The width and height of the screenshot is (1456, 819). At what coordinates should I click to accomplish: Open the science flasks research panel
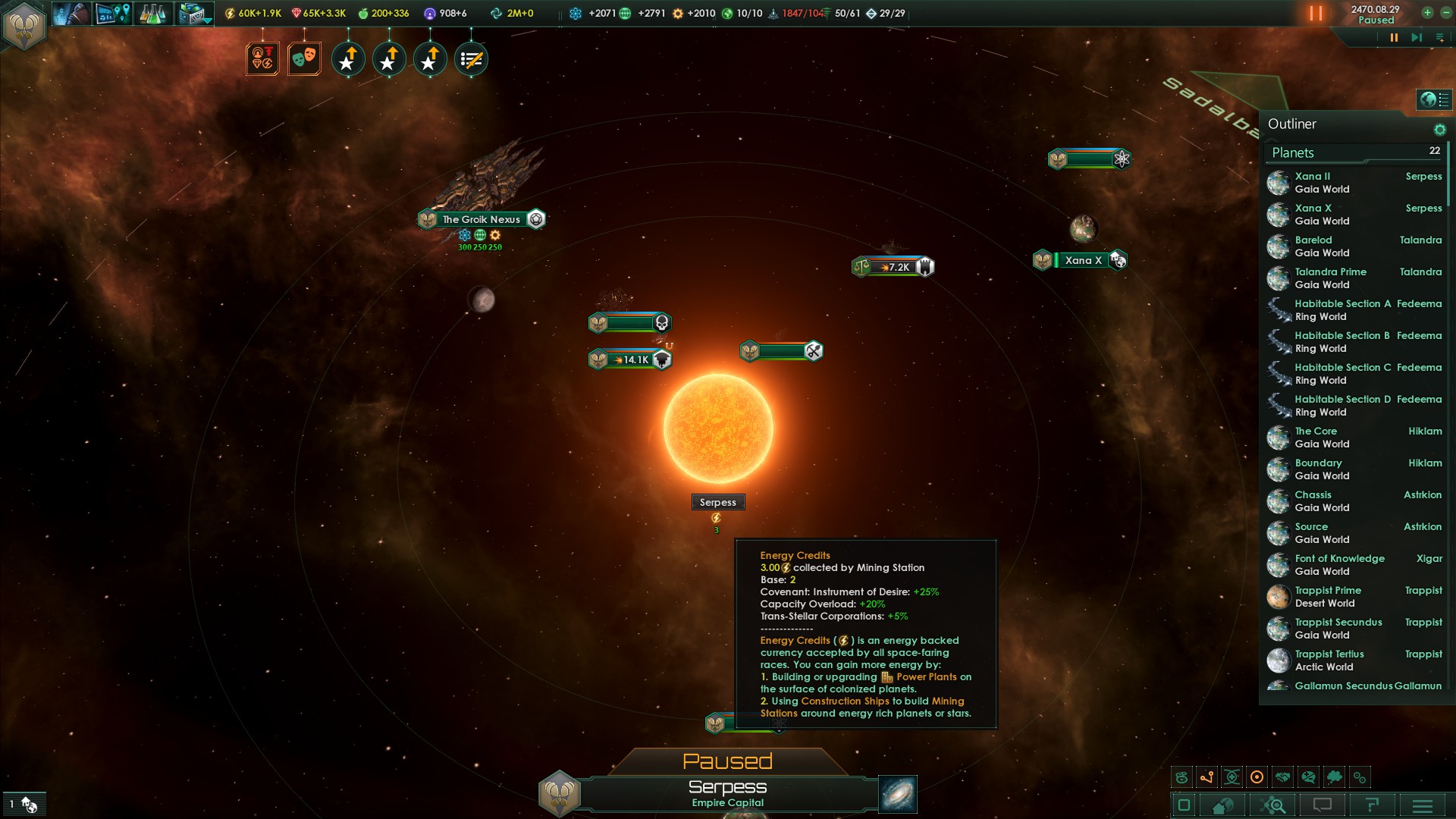coord(152,14)
